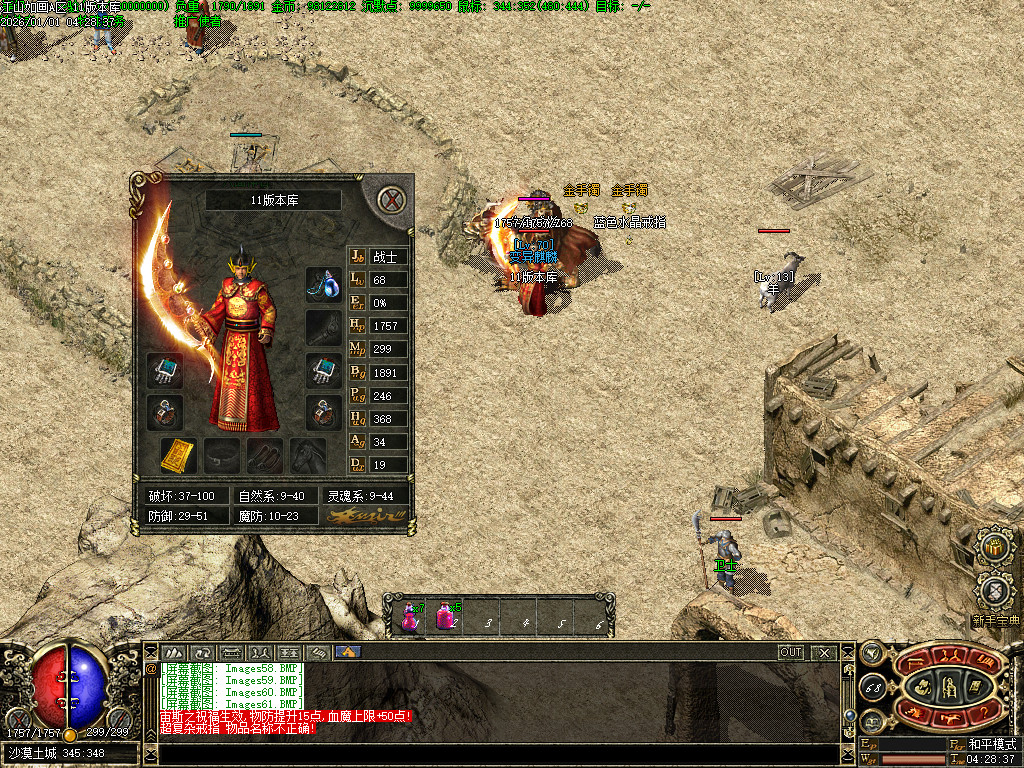Toggle the sound speaker button
Viewport: 1024px width, 768px height.
[x=869, y=653]
